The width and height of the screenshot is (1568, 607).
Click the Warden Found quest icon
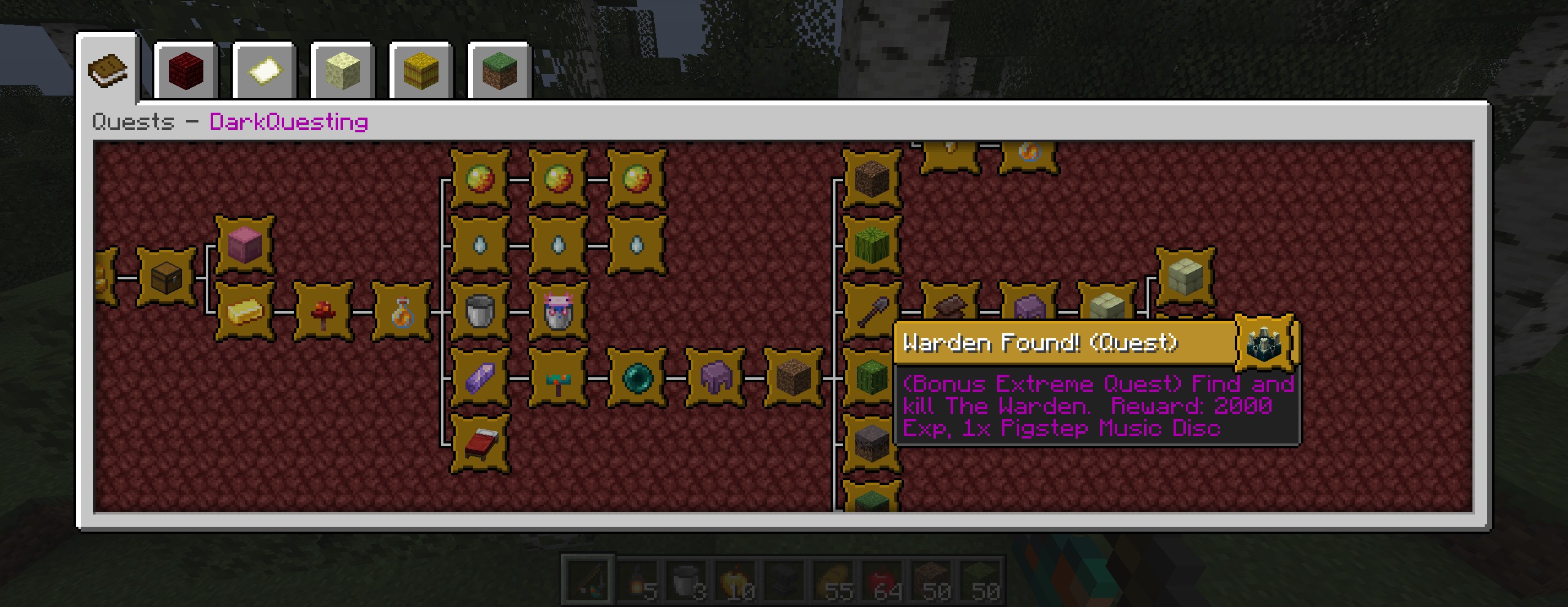pyautogui.click(x=1264, y=342)
